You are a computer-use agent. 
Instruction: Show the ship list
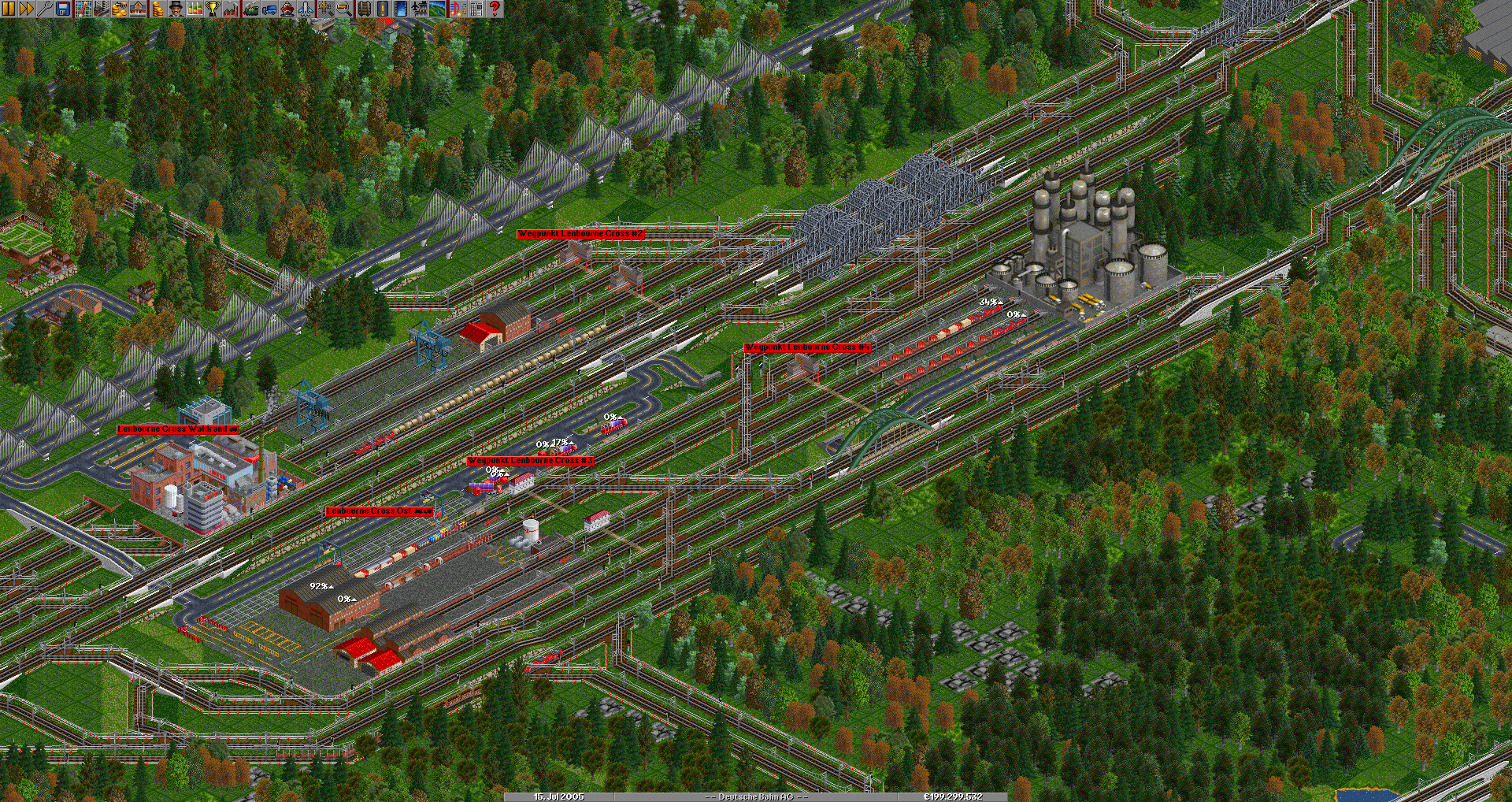point(287,9)
